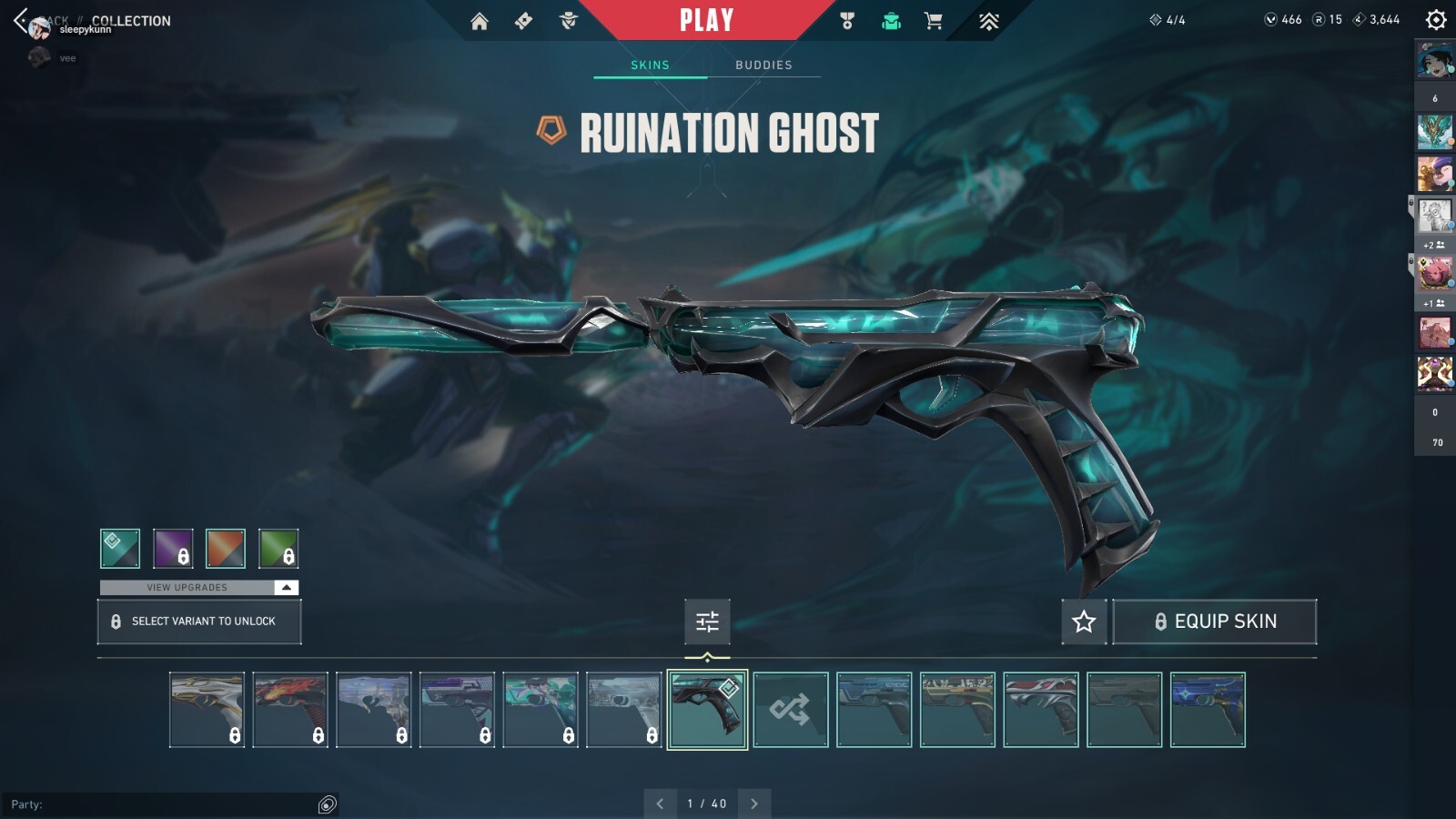Select the locked orange variant swatch
The height and width of the screenshot is (819, 1456).
click(x=226, y=548)
